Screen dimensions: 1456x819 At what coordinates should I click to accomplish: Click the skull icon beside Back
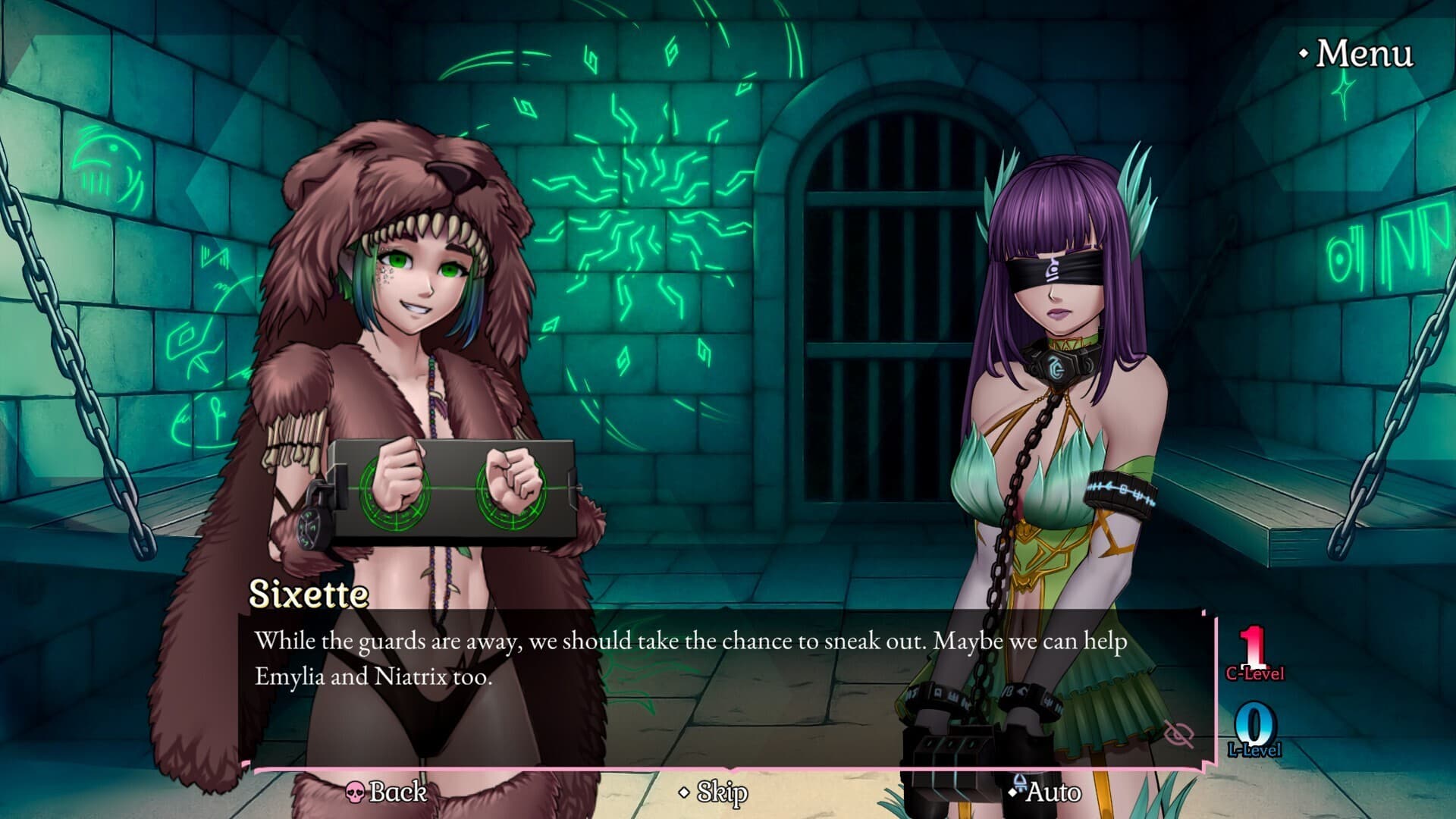point(356,792)
